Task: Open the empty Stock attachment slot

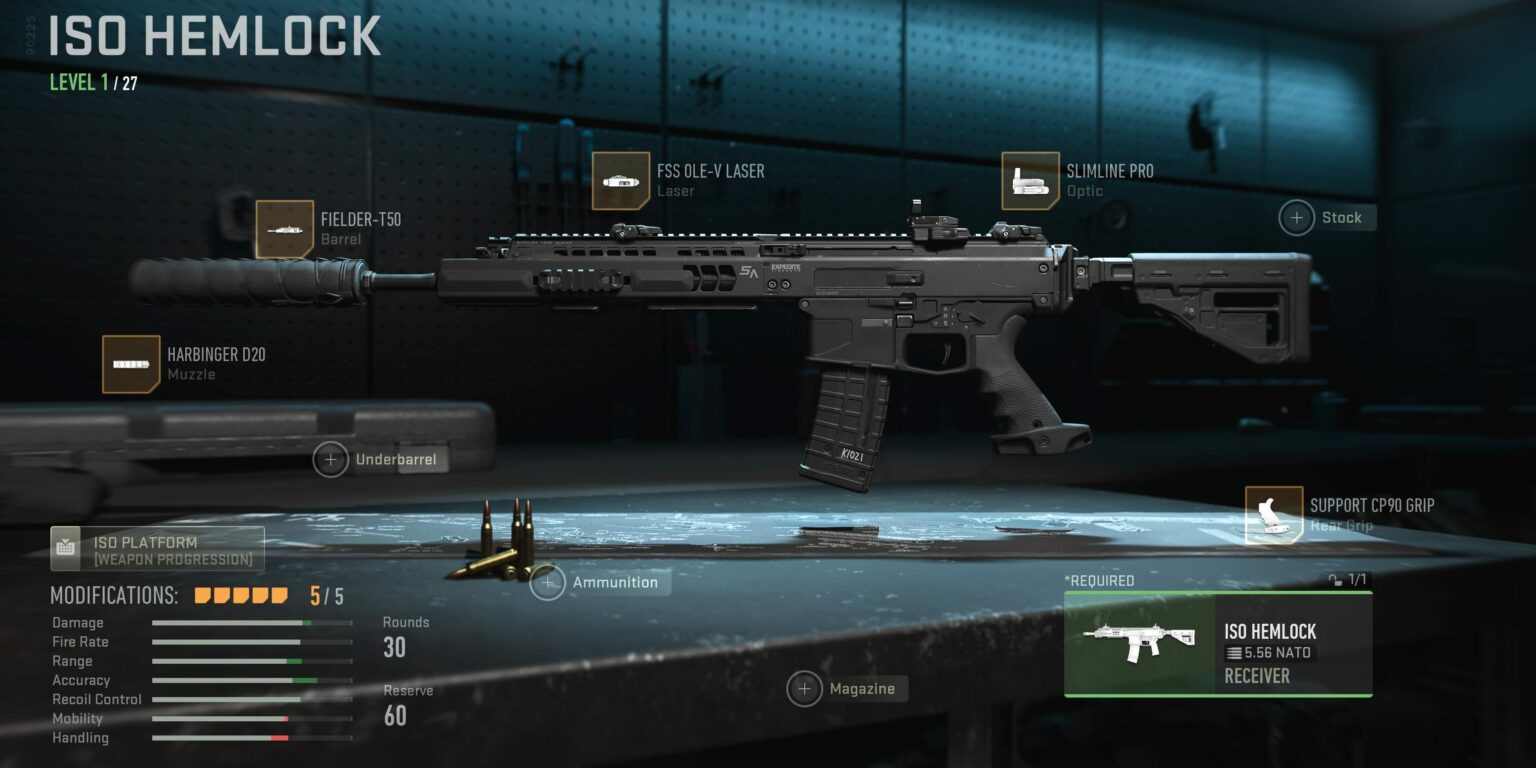Action: pyautogui.click(x=1297, y=217)
